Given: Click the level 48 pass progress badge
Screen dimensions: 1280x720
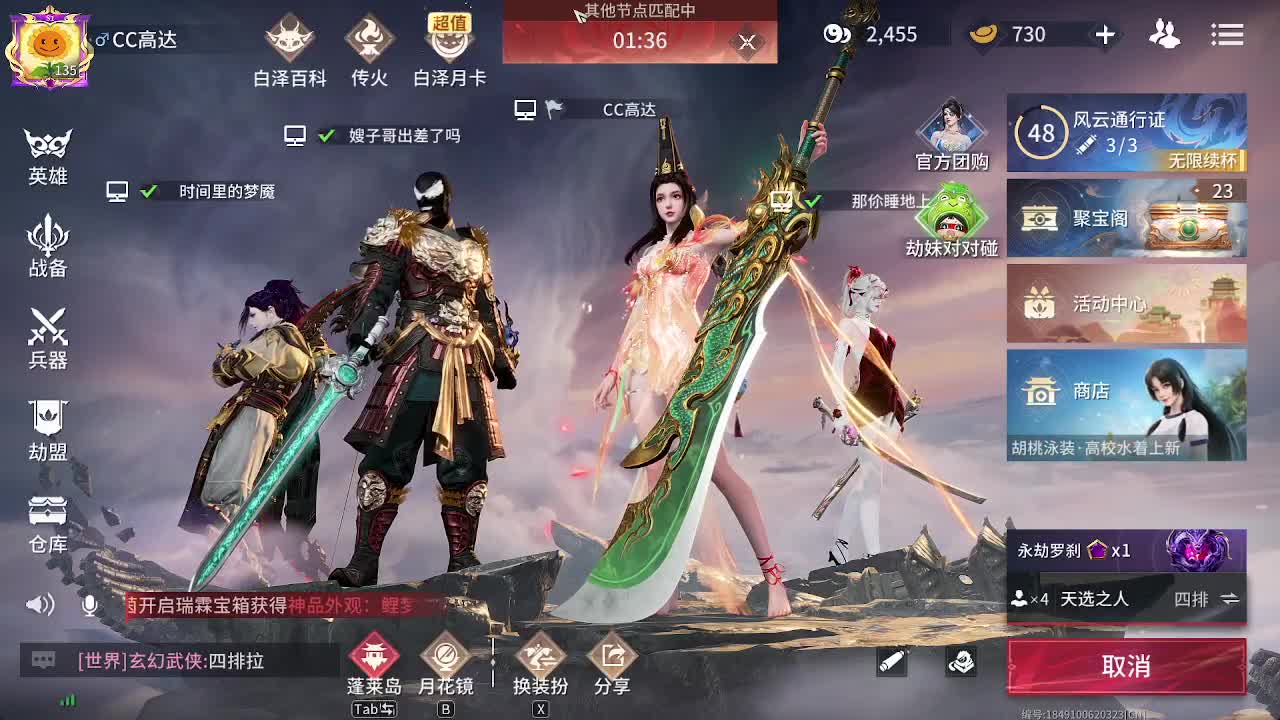Looking at the screenshot, I should [1040, 133].
